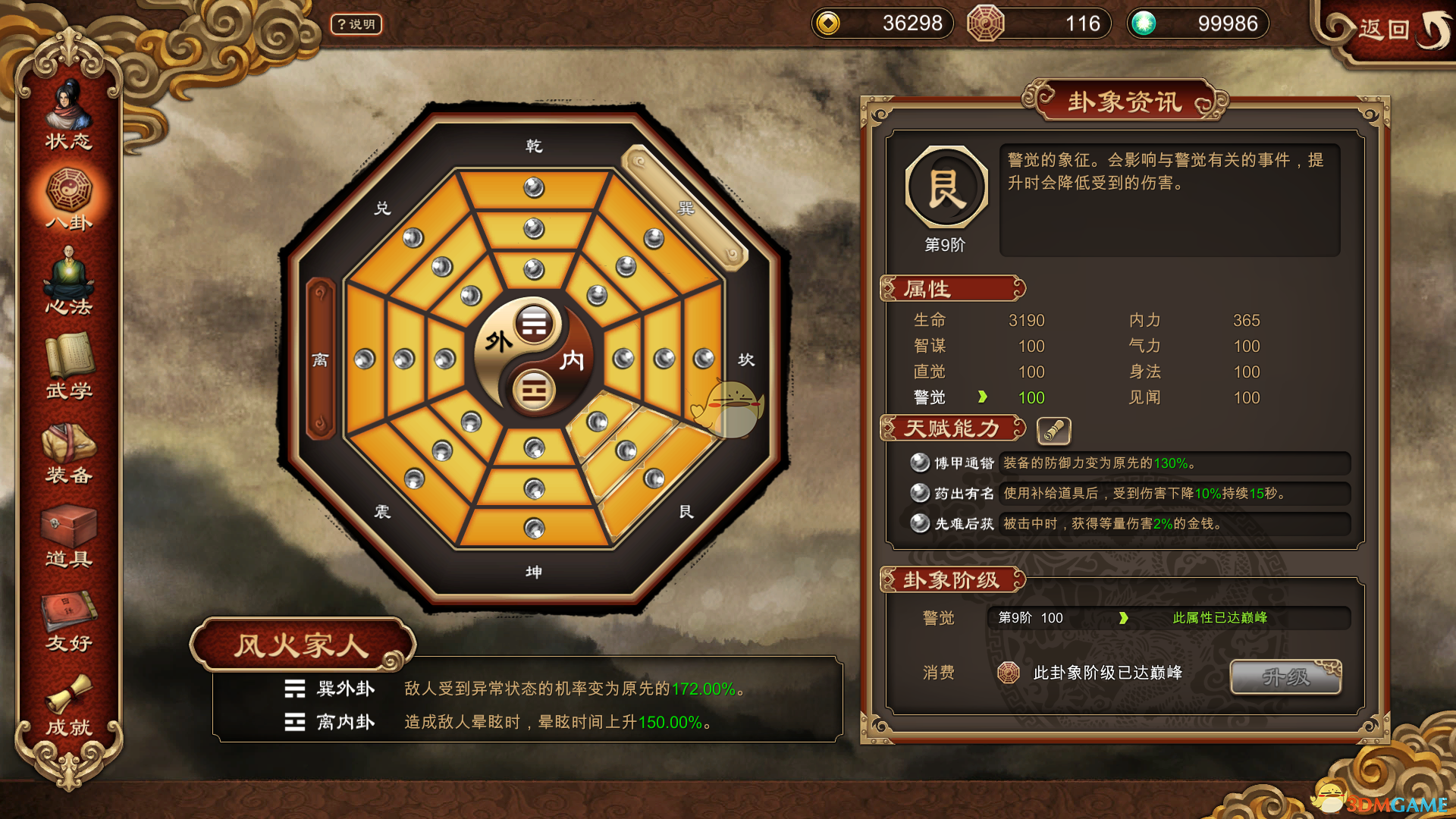Open the 成就 achievements menu

68,705
